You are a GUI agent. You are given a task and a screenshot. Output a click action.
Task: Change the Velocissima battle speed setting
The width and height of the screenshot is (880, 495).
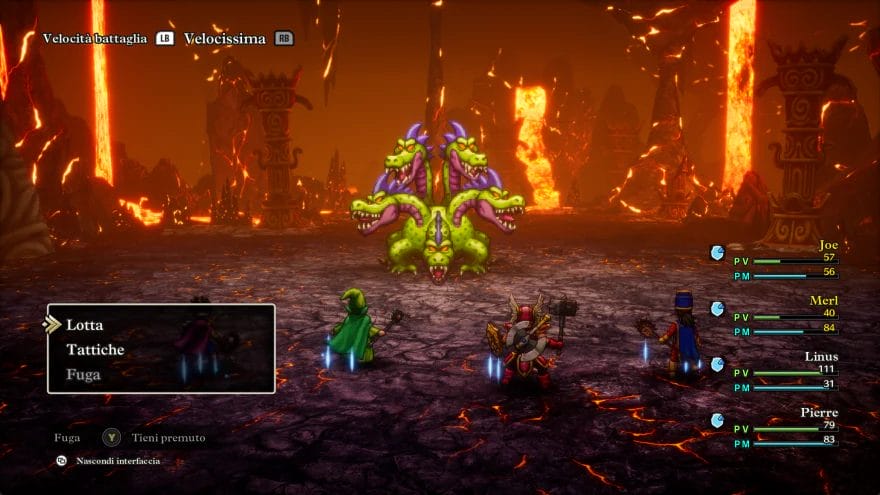(x=225, y=39)
